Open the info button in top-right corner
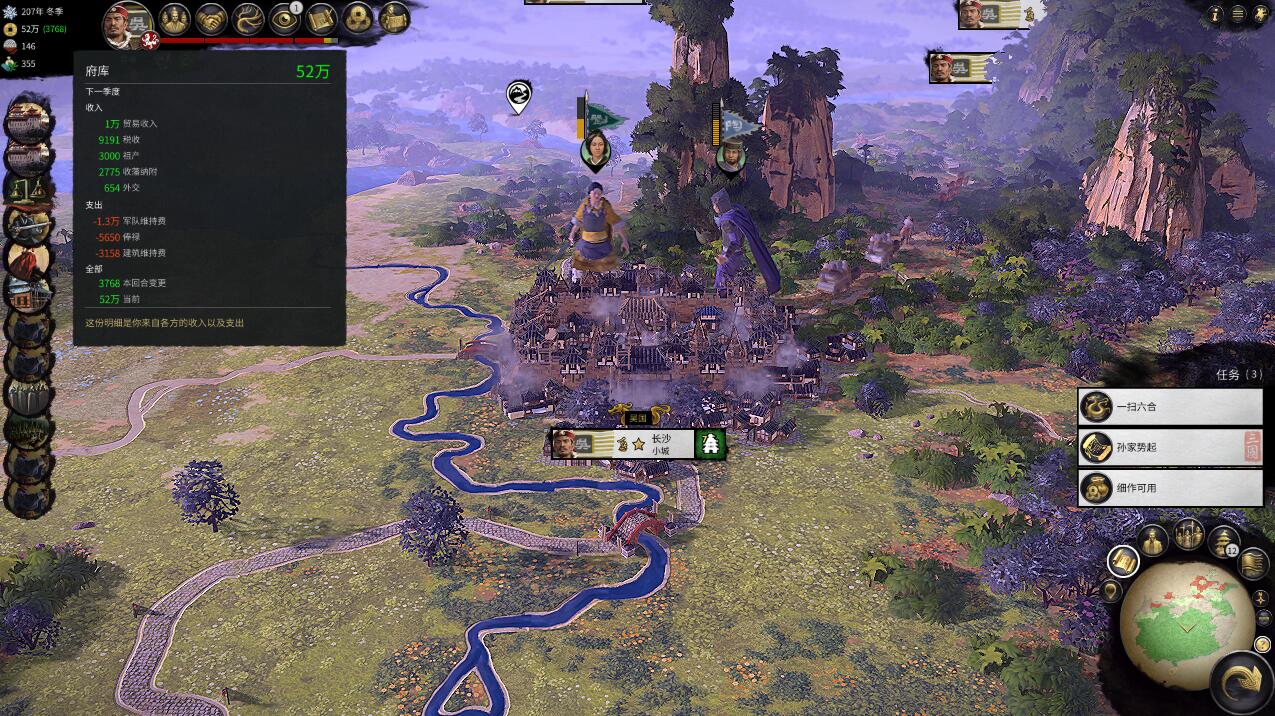Viewport: 1275px width, 716px height. click(1216, 14)
